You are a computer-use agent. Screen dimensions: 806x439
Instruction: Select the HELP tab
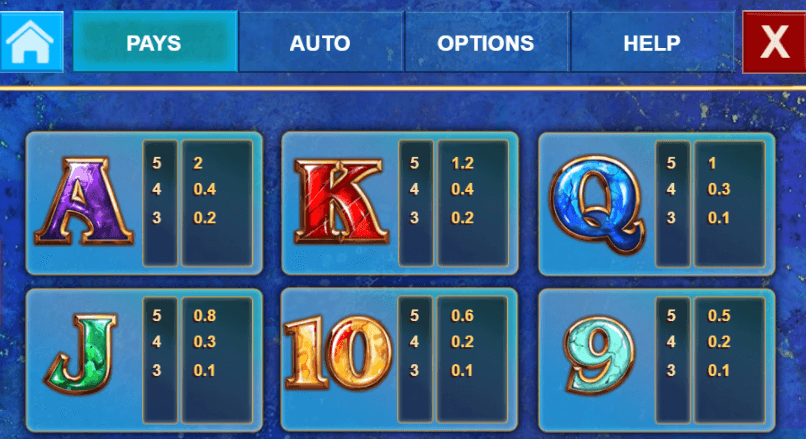coord(652,43)
